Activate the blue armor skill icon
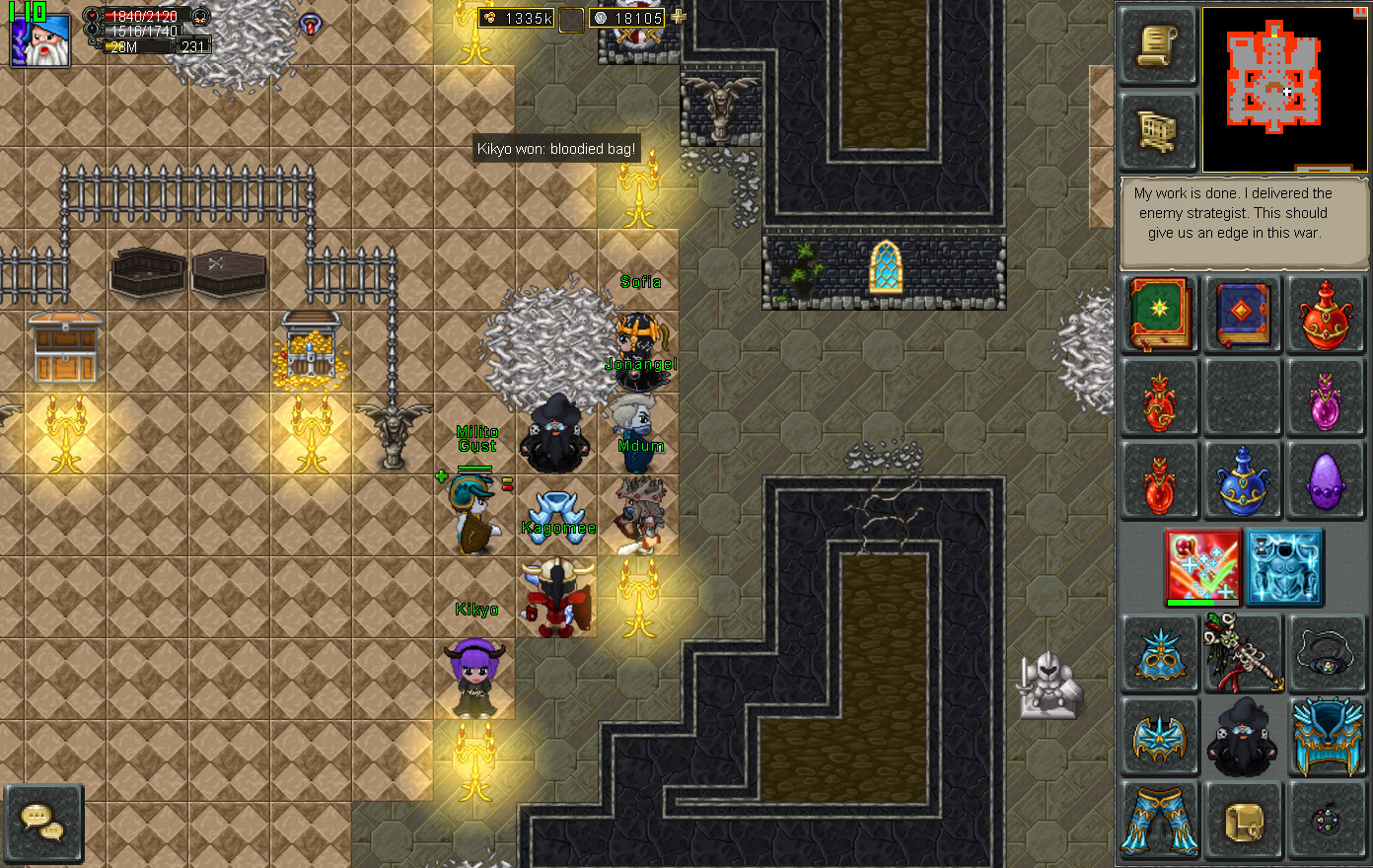Viewport: 1373px width, 868px height. (1284, 566)
